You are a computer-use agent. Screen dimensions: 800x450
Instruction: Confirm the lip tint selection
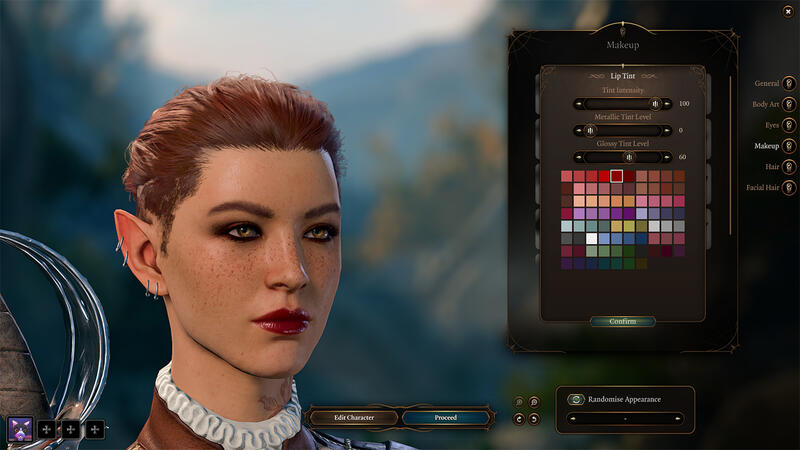tap(622, 322)
